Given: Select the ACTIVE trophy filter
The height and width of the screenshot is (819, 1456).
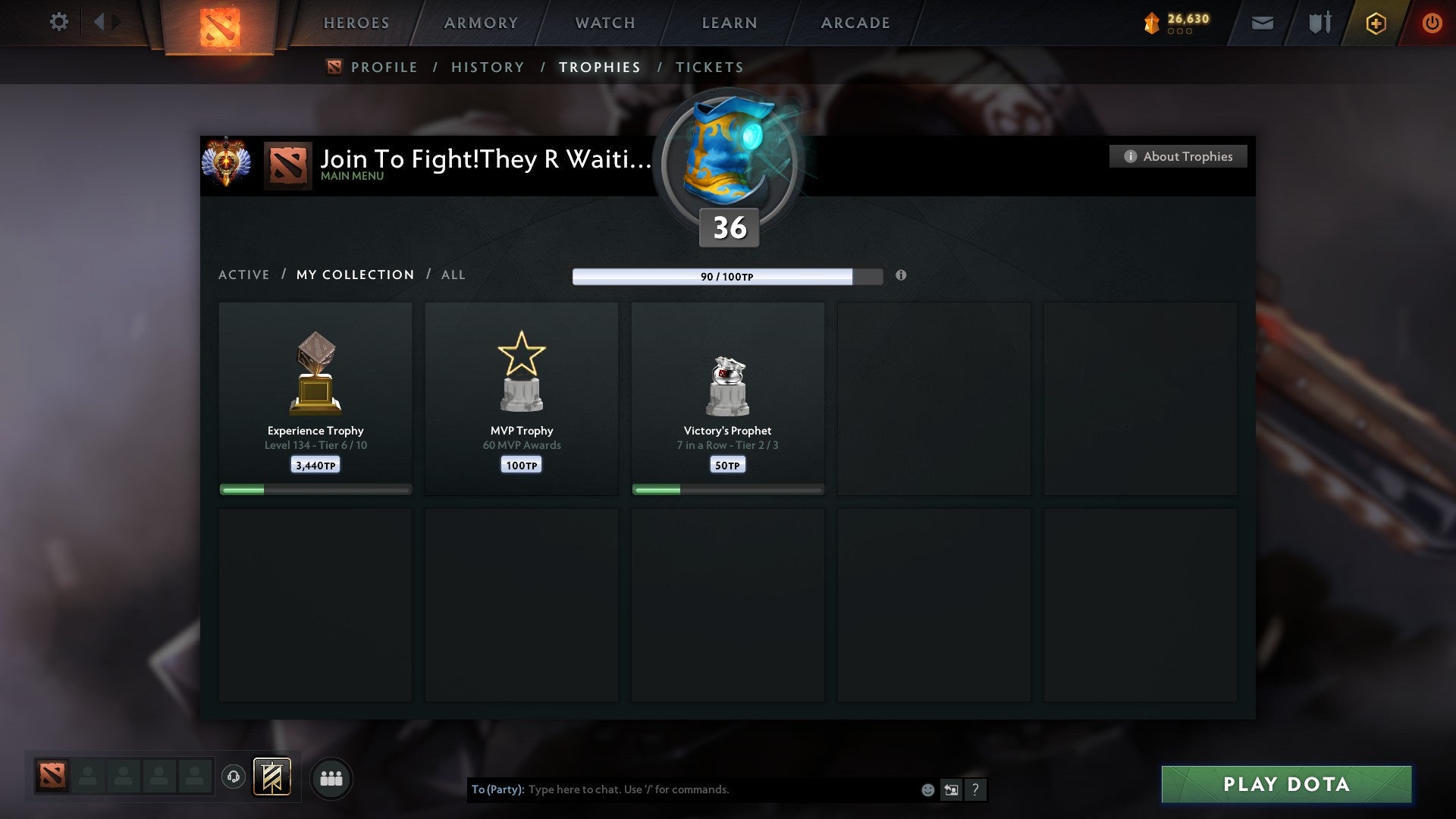Looking at the screenshot, I should coord(244,275).
